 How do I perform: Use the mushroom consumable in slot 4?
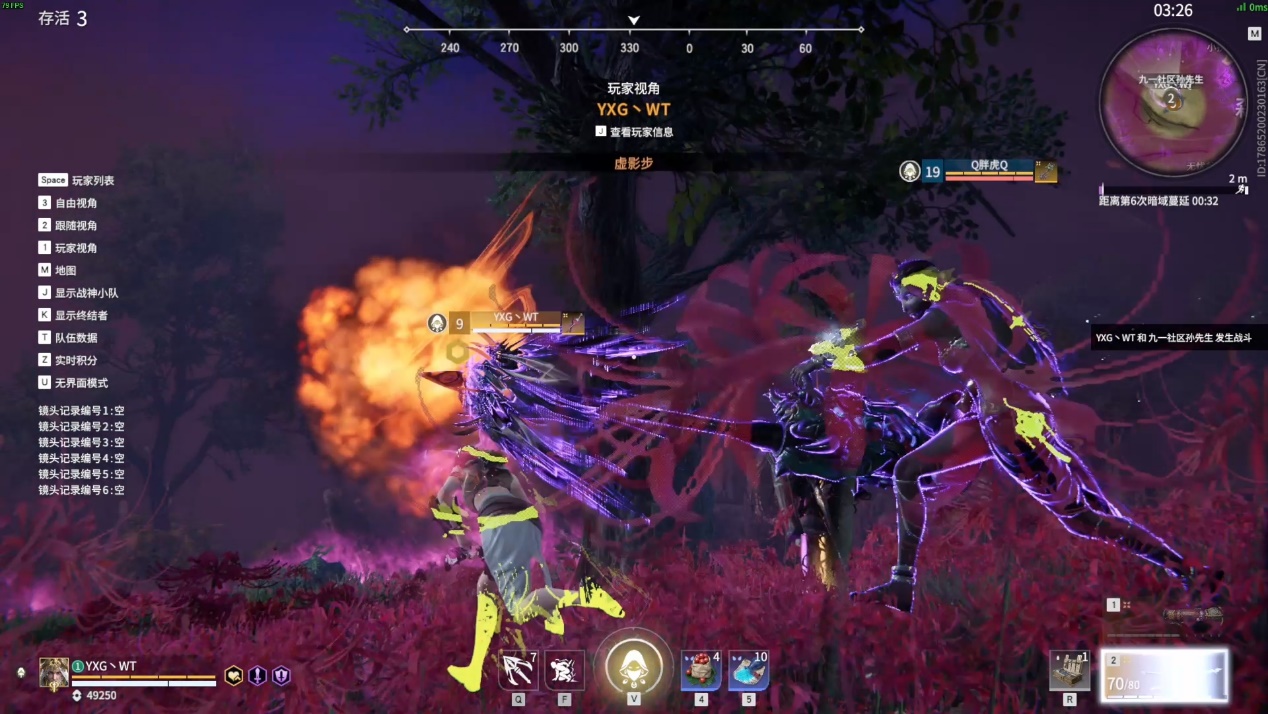click(x=701, y=670)
